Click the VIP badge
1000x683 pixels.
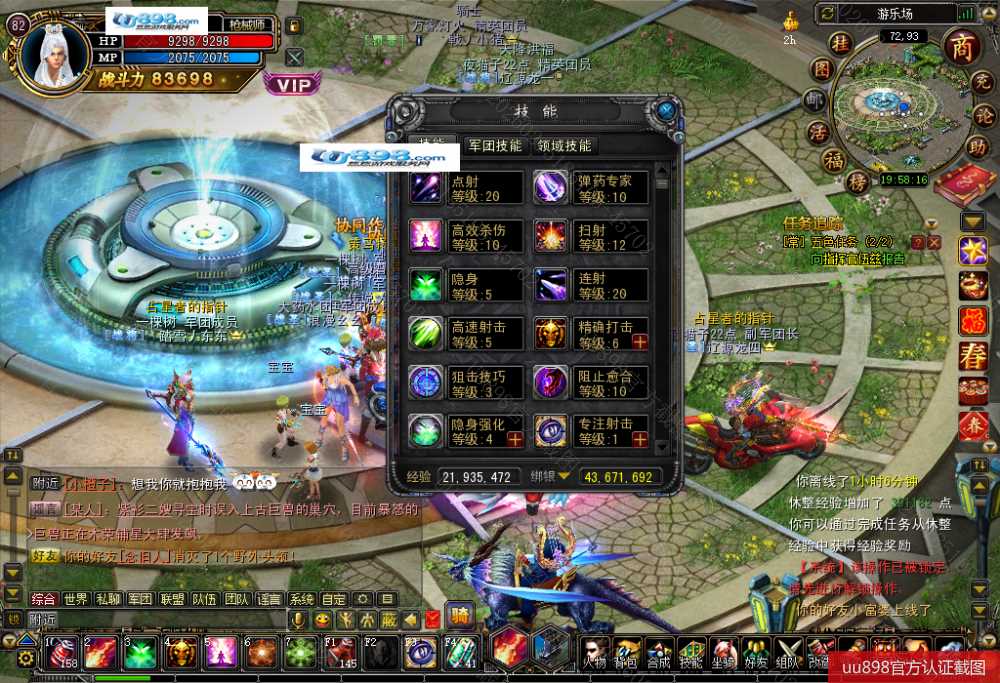(x=293, y=85)
